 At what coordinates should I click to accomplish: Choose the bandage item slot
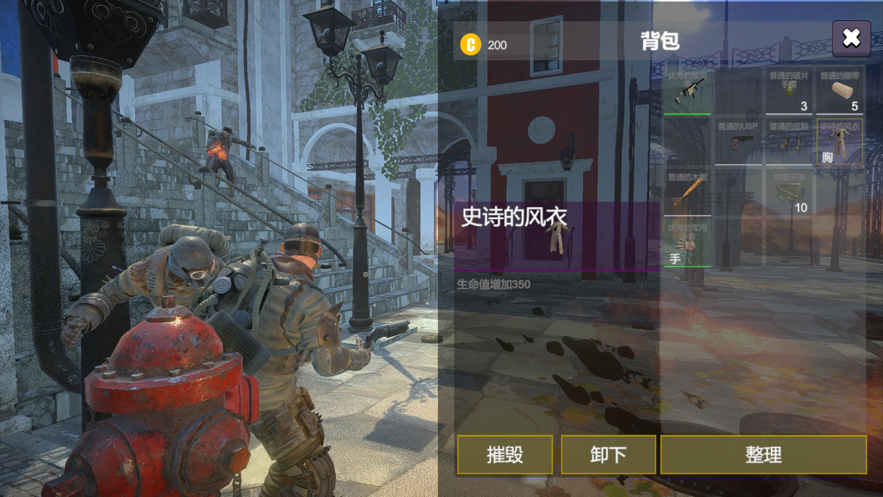pyautogui.click(x=840, y=91)
